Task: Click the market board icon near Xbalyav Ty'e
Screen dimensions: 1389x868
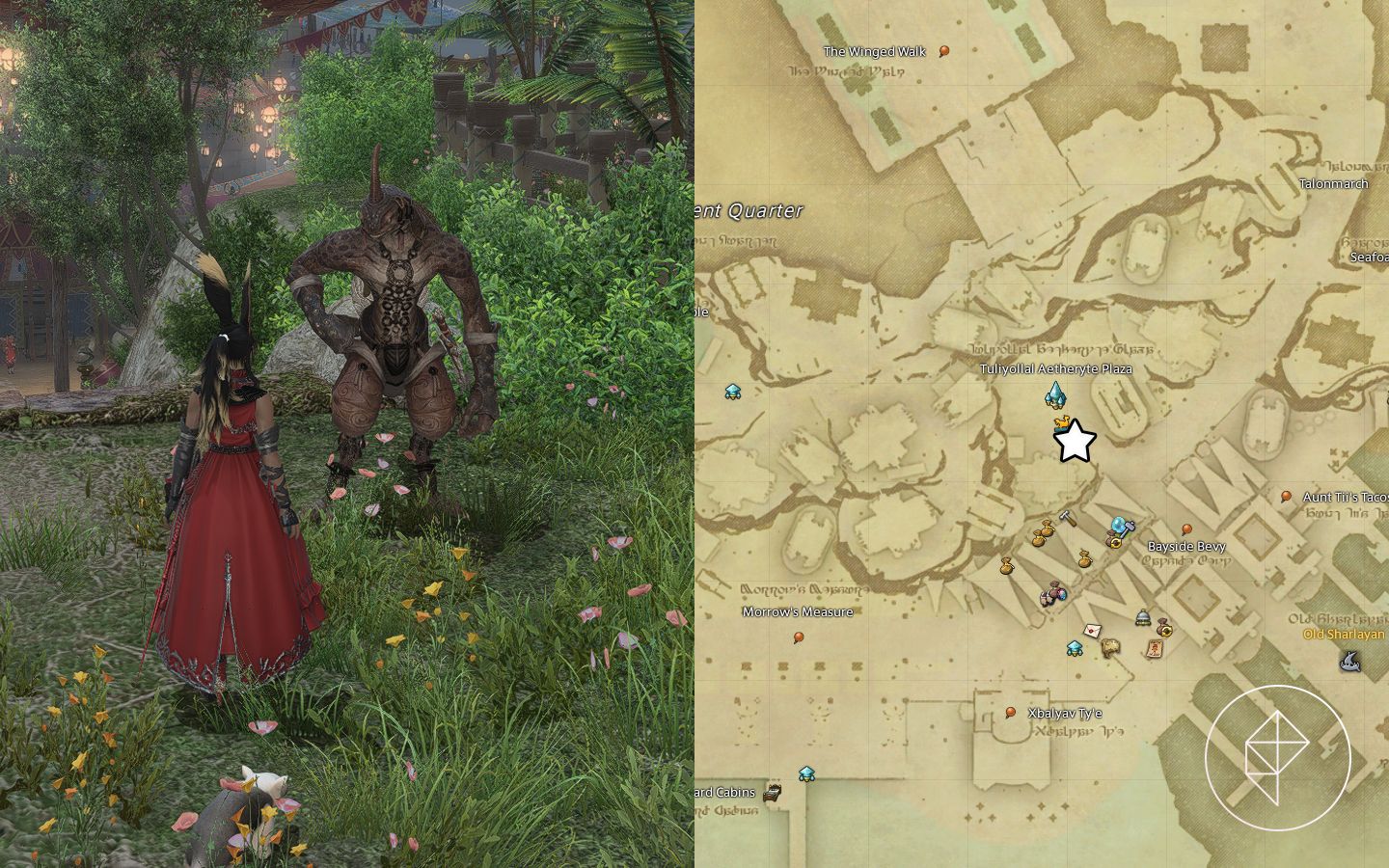Action: pyautogui.click(x=1109, y=648)
